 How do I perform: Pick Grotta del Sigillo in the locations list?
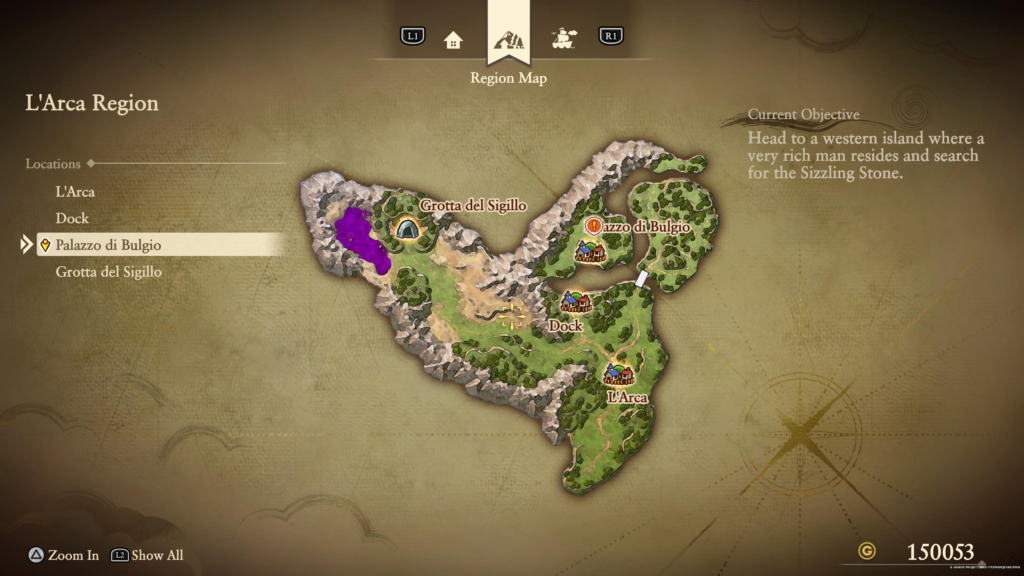(x=109, y=272)
